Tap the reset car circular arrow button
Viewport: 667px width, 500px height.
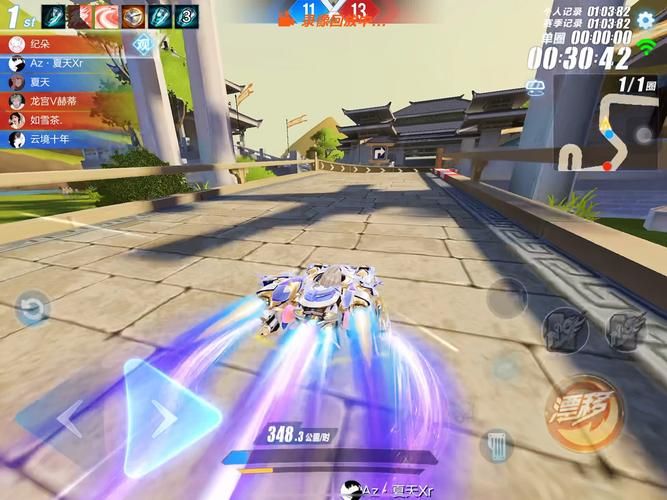coord(33,308)
